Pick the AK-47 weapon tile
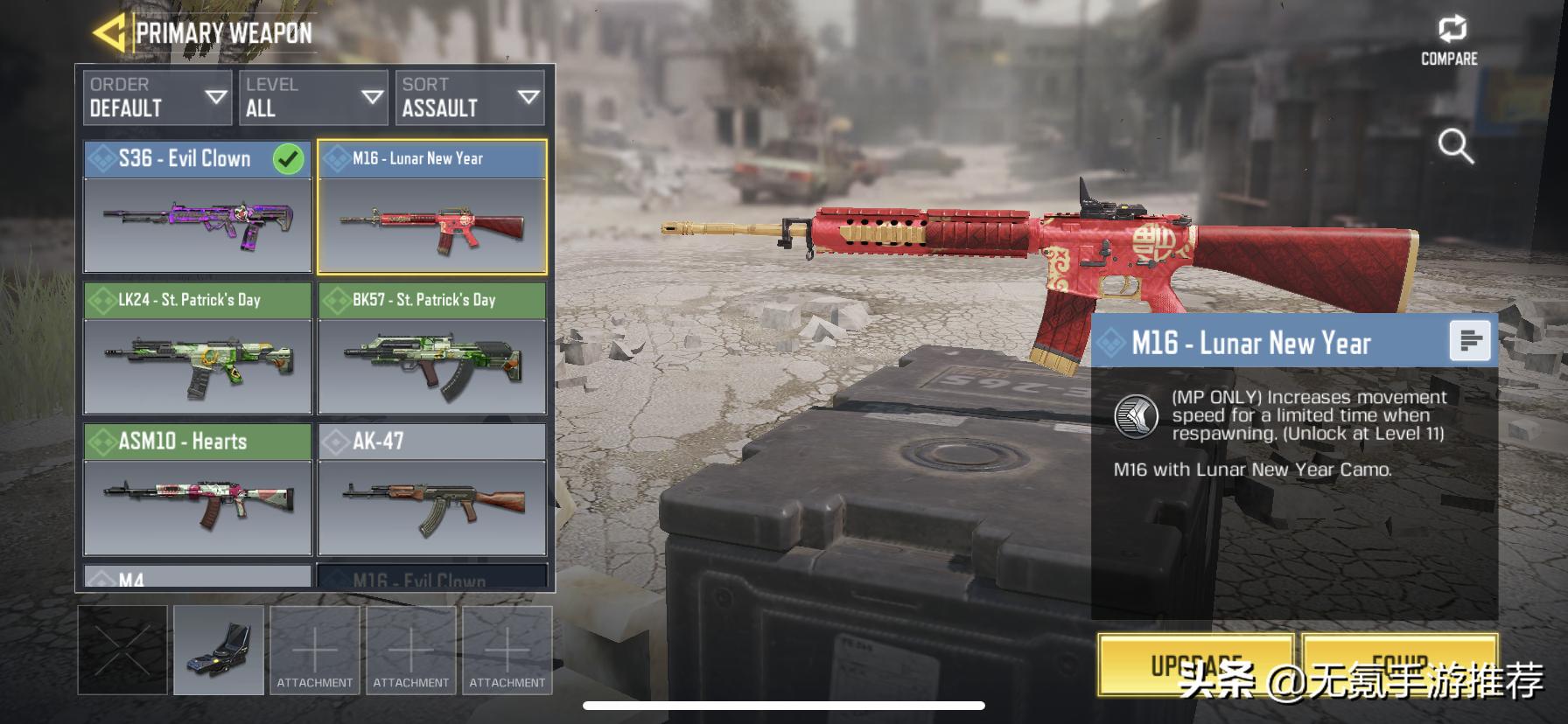Image resolution: width=1568 pixels, height=724 pixels. coord(432,490)
